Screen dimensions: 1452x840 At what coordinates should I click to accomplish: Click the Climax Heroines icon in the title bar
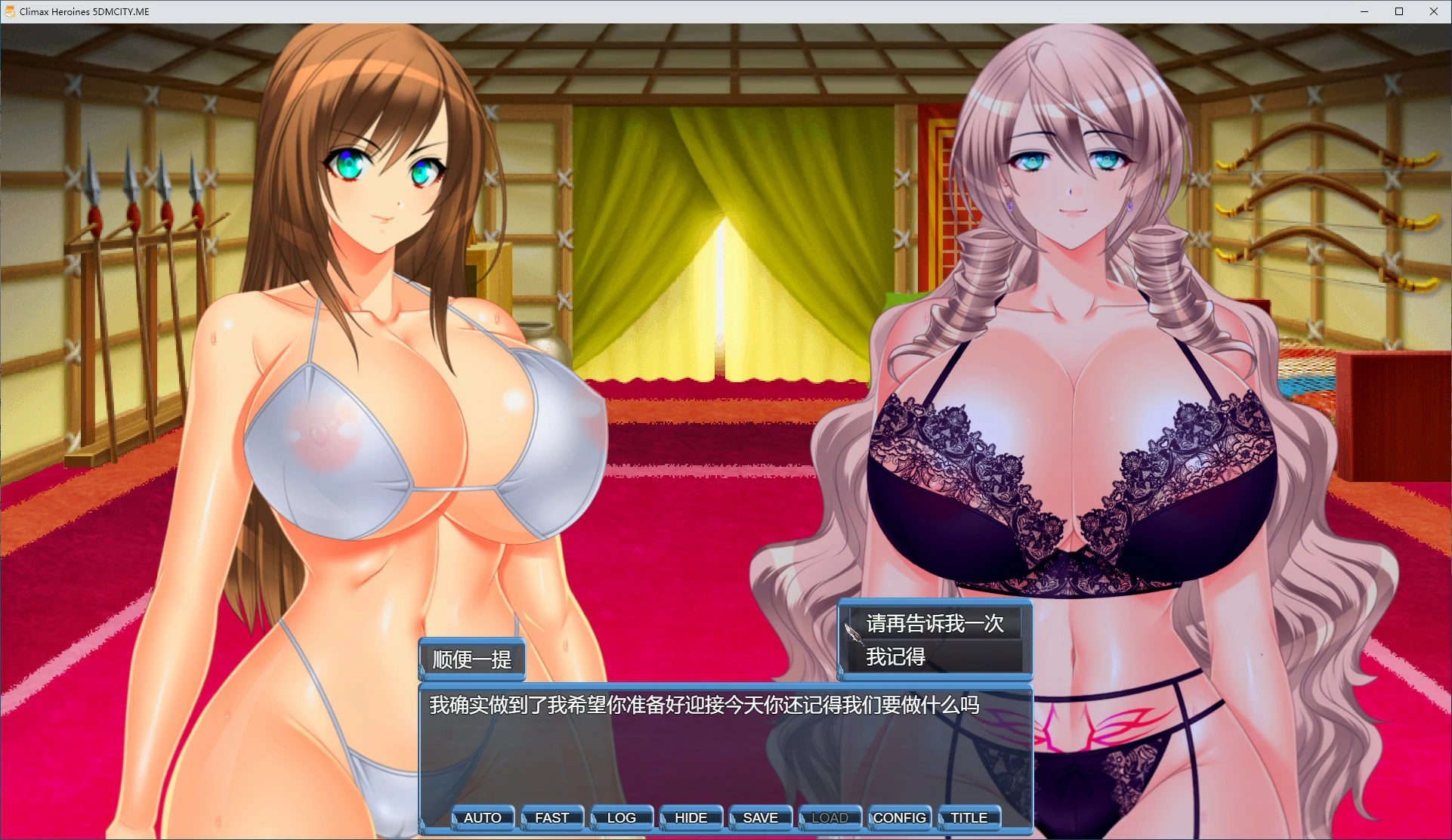10,11
